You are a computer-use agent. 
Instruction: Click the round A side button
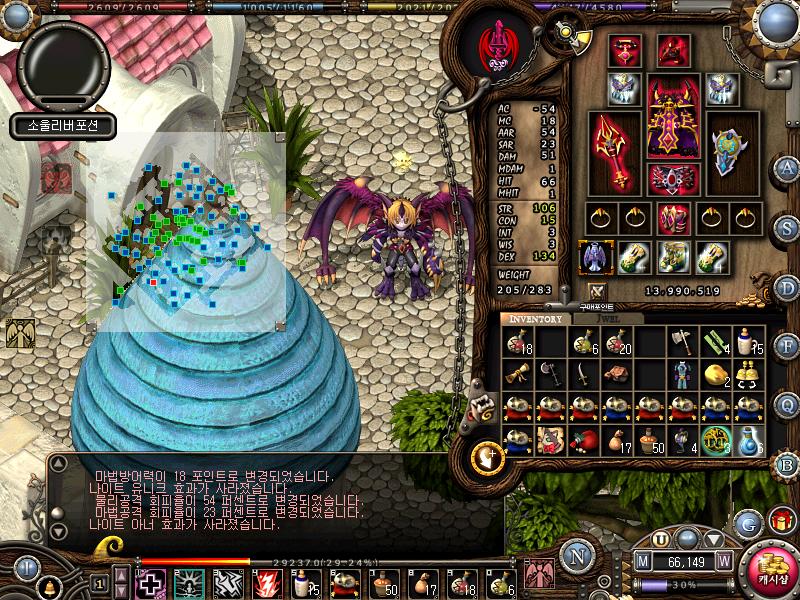coord(788,167)
